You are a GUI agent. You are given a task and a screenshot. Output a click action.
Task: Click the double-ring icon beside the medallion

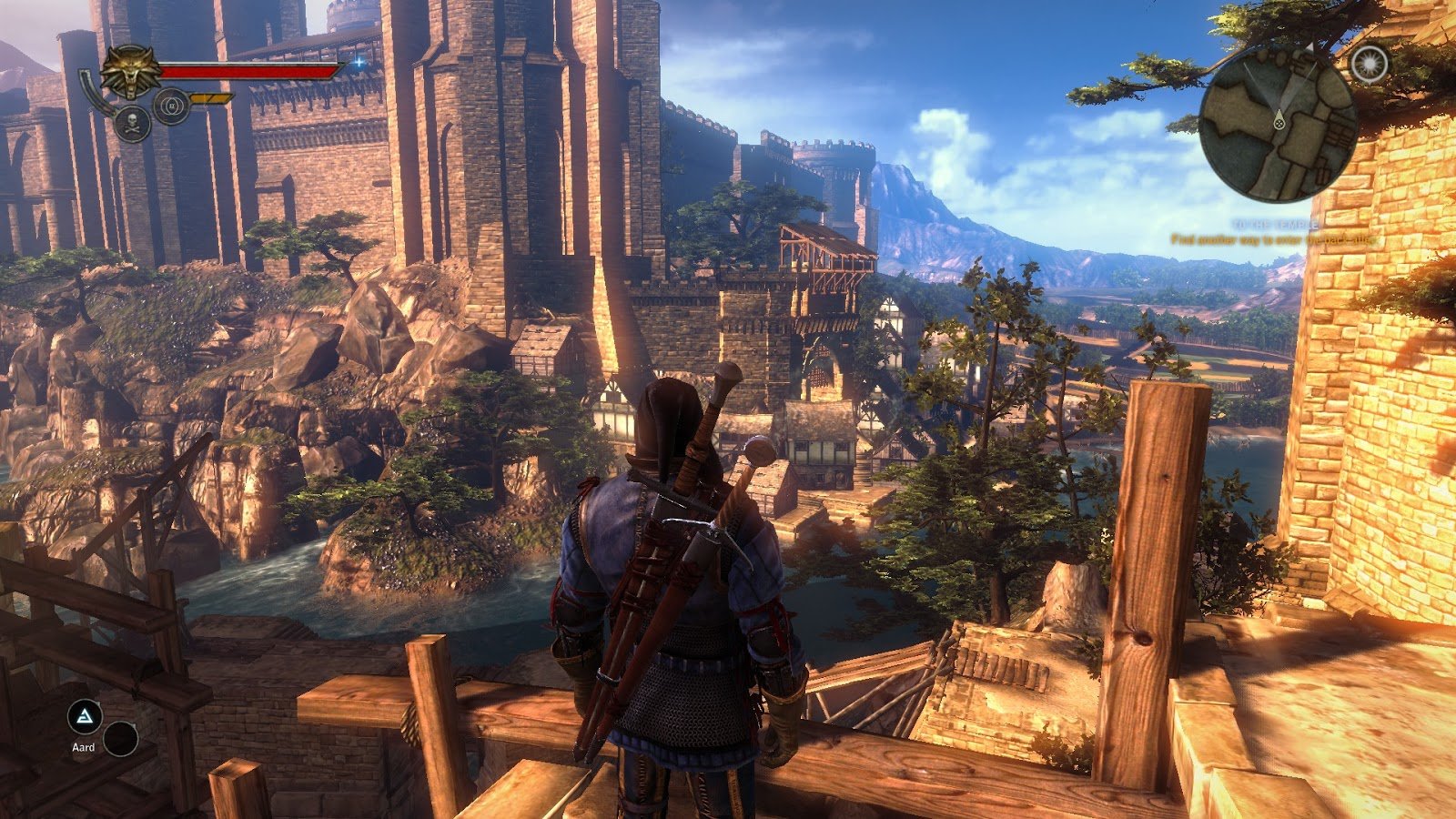(170, 106)
